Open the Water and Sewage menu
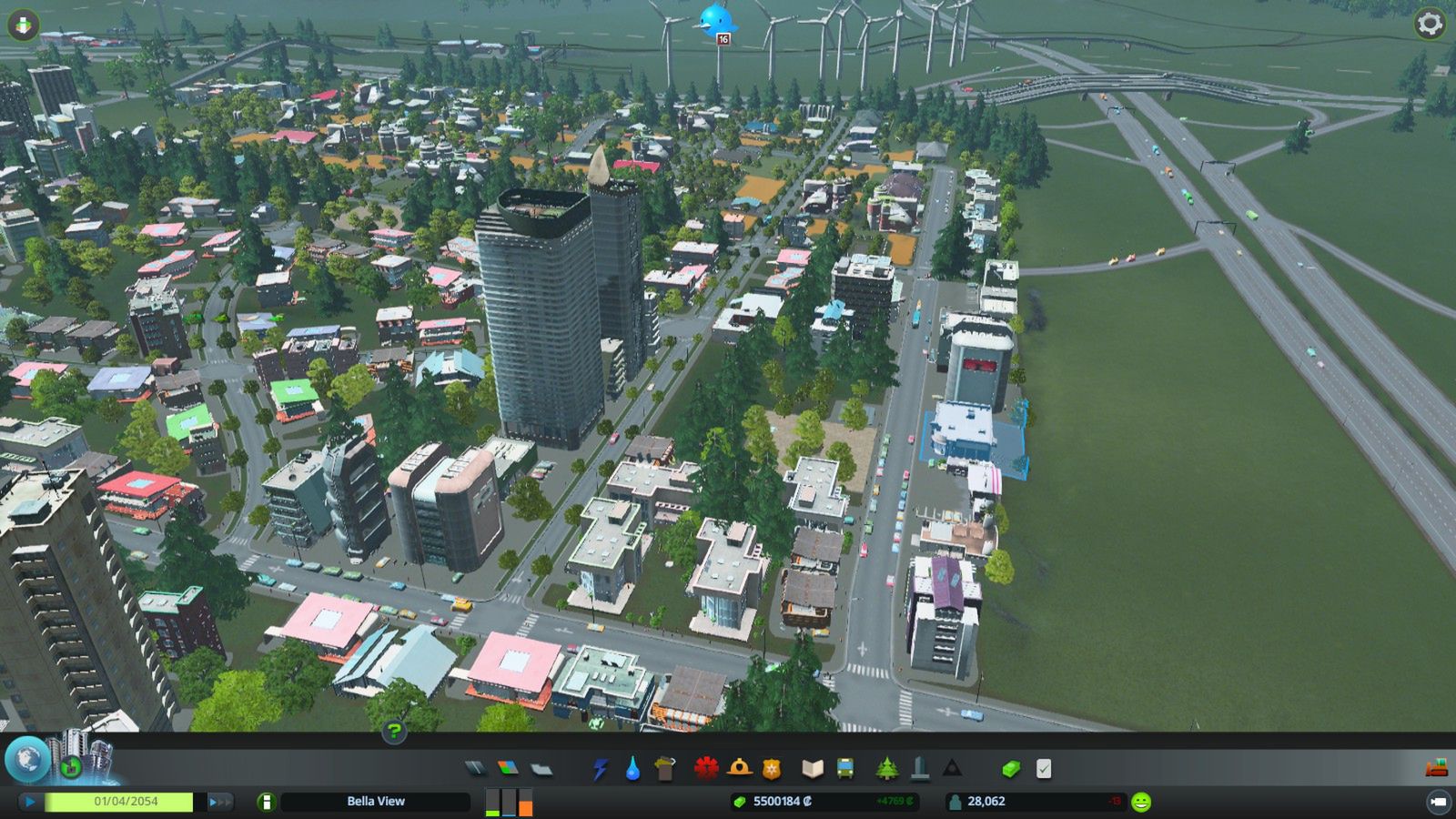Screen dimensions: 1456x819 (x=632, y=769)
